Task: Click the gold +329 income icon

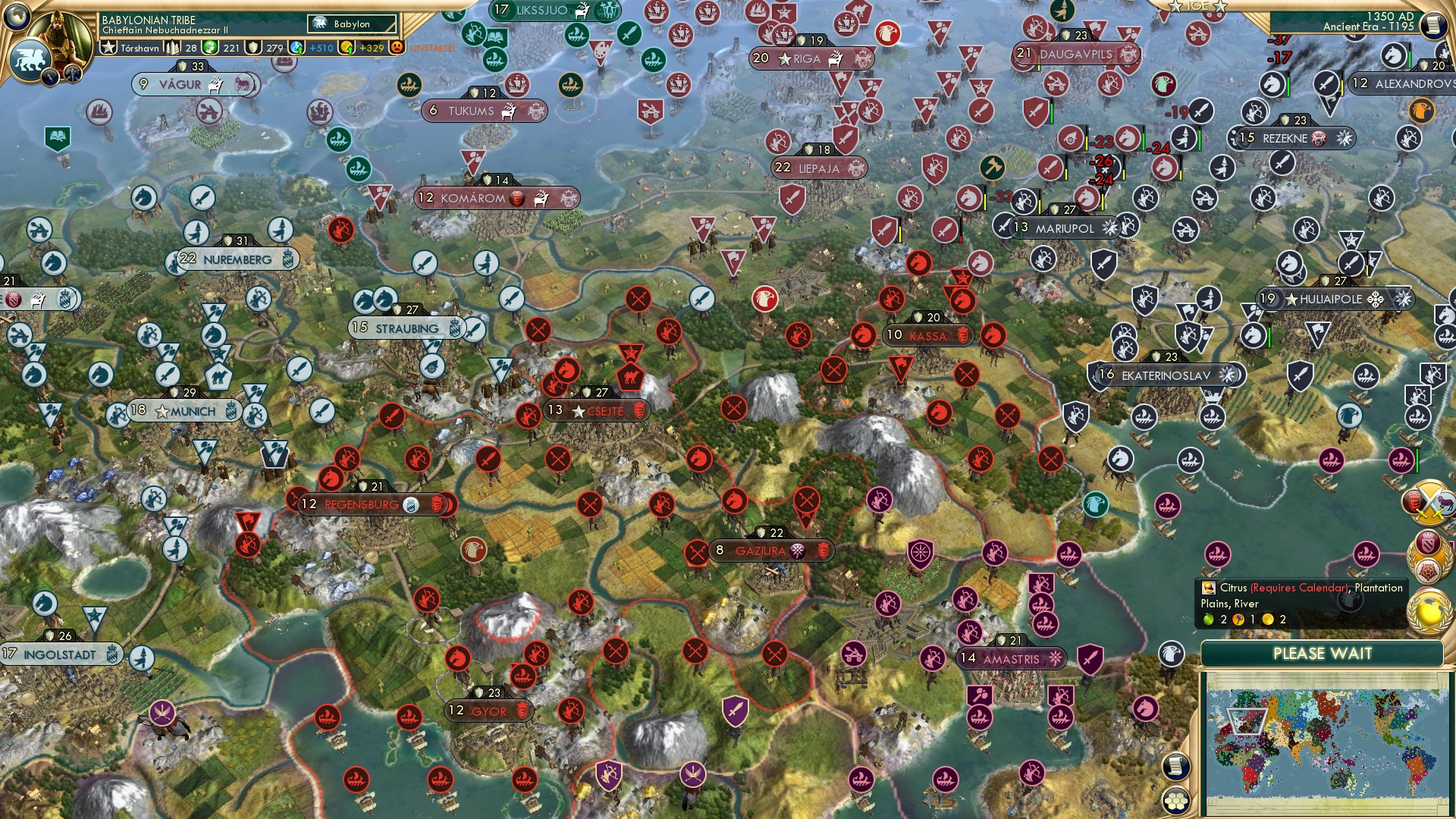Action: pyautogui.click(x=346, y=48)
